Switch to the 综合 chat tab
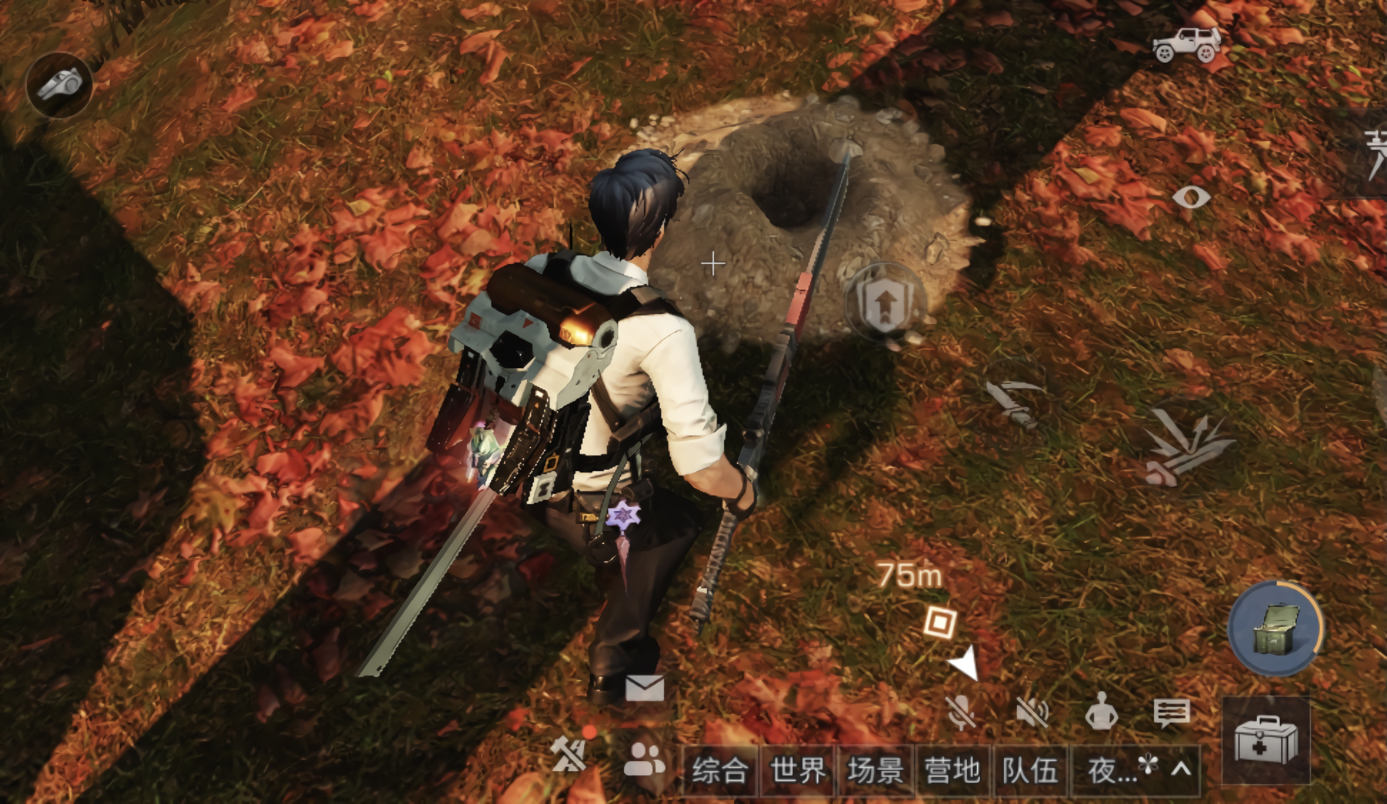The image size is (1387, 804). 720,771
